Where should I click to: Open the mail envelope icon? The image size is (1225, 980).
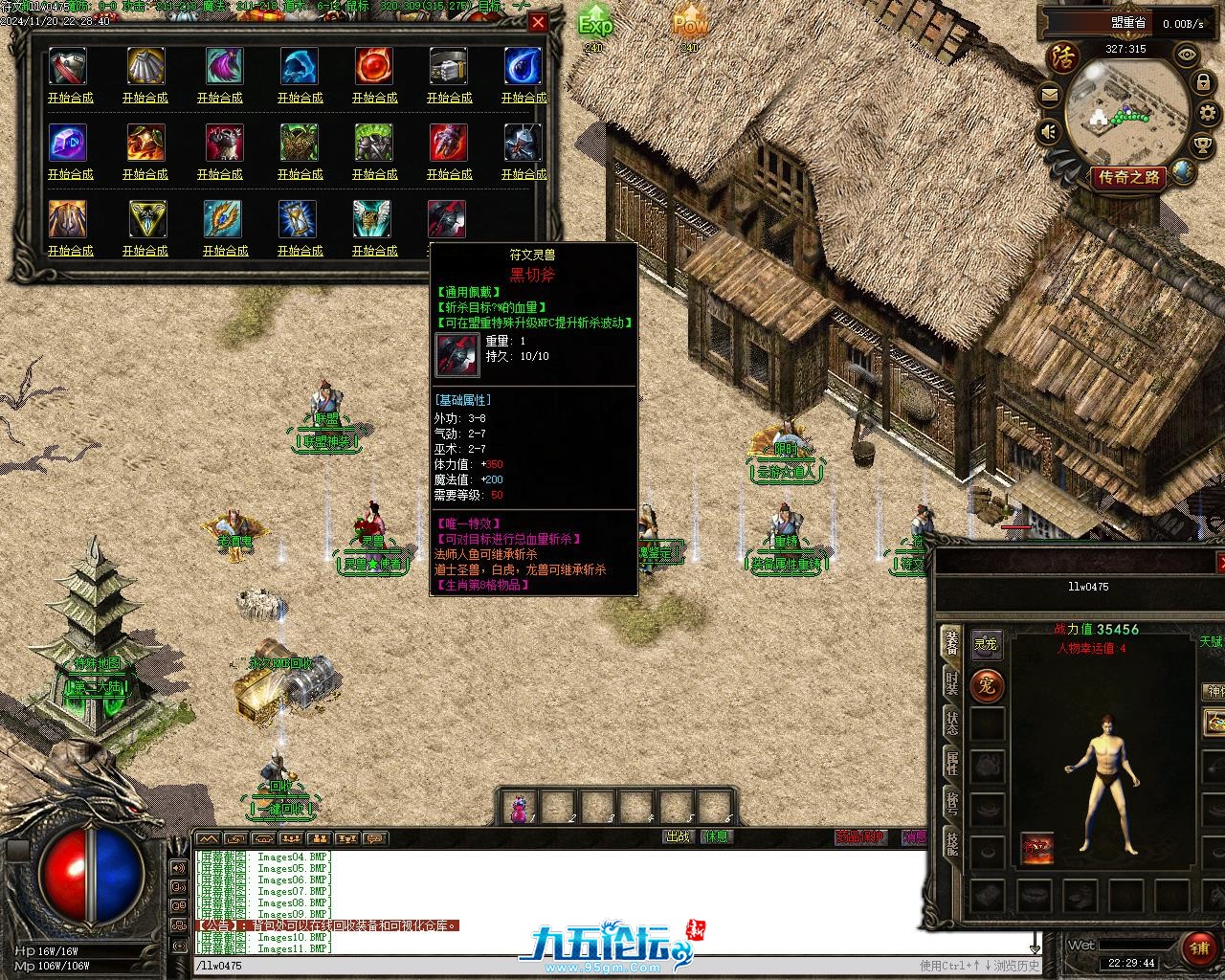coord(1050,94)
